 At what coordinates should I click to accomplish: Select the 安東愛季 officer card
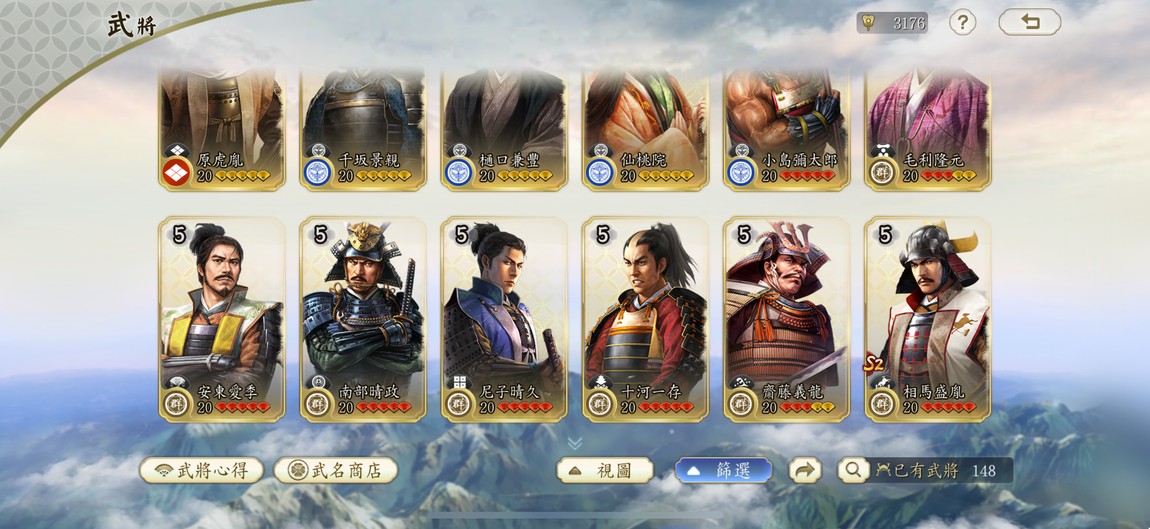[x=222, y=318]
